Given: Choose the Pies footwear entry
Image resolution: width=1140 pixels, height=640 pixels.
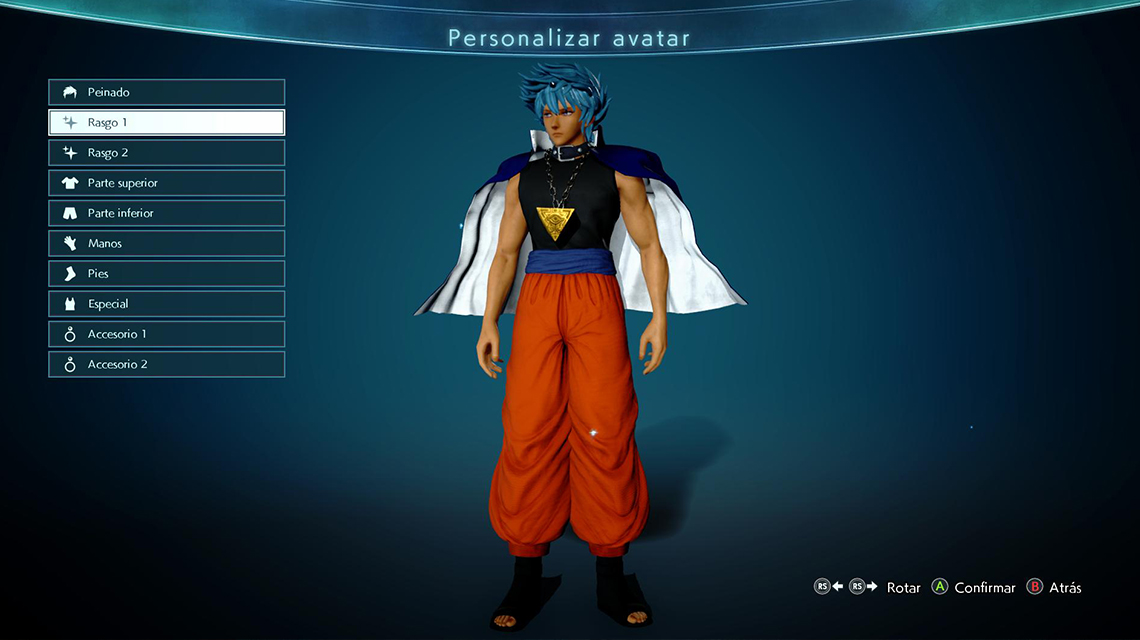Looking at the screenshot, I should [x=166, y=273].
